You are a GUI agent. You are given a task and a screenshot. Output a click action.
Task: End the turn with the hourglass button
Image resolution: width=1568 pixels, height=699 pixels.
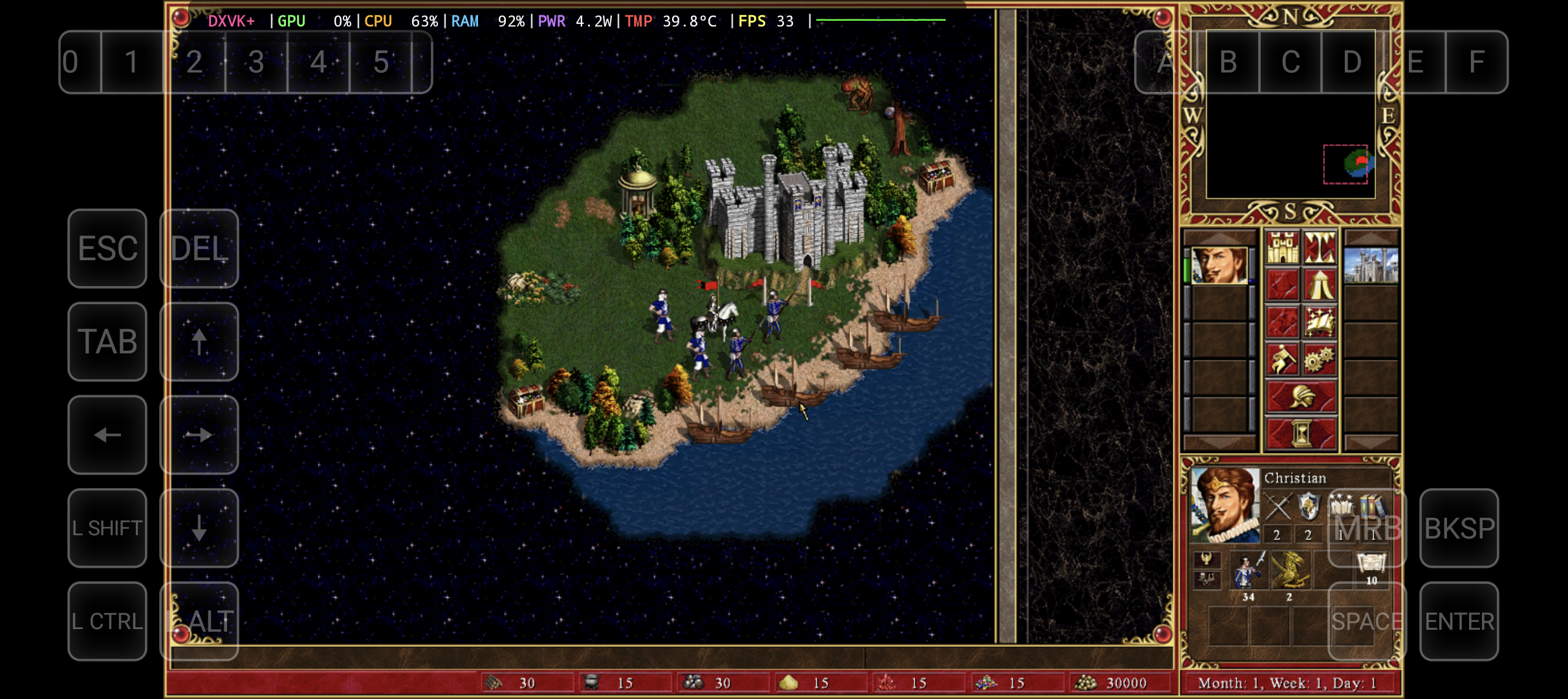pos(1301,433)
